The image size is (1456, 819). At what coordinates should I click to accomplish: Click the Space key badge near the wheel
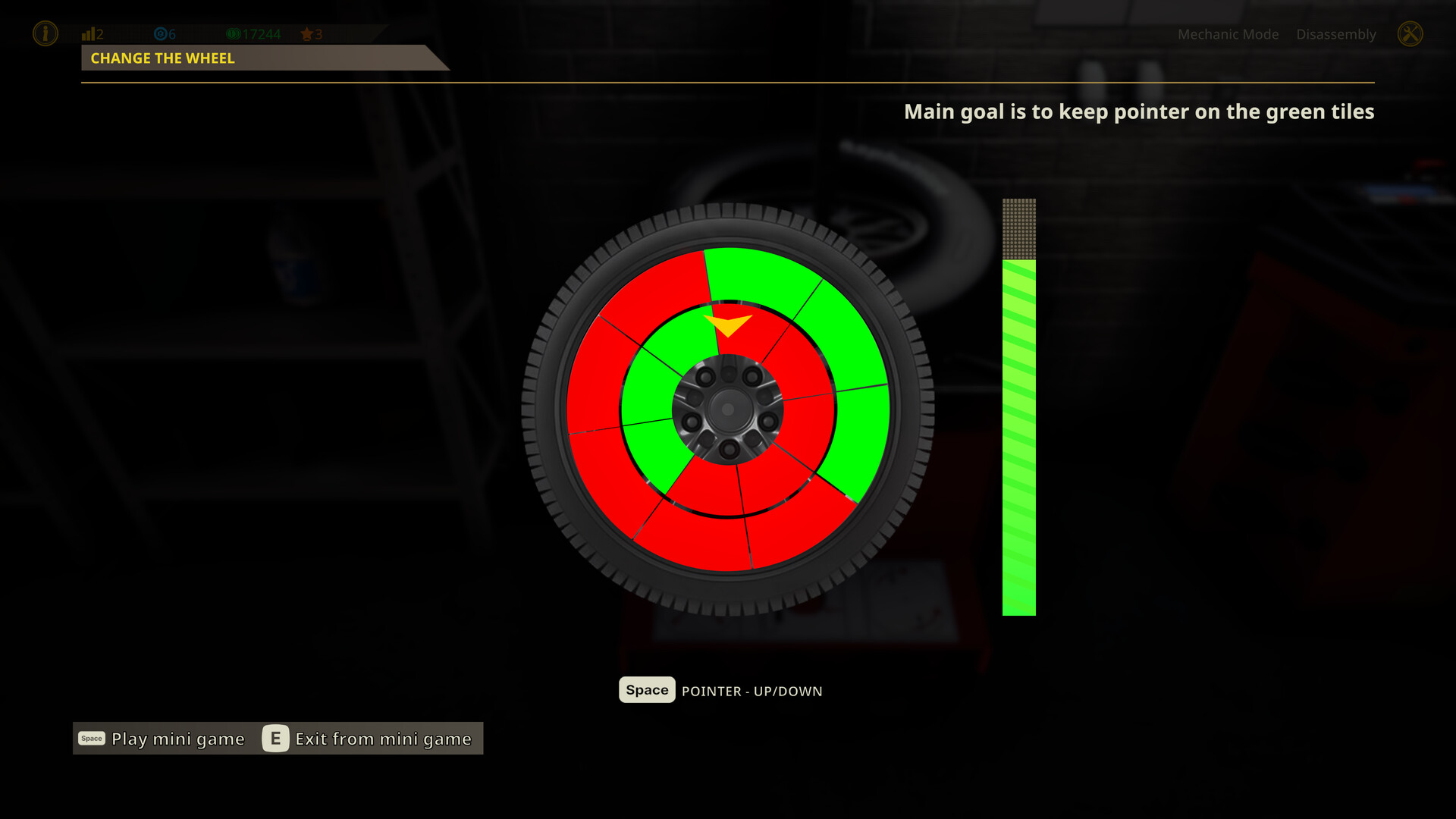pyautogui.click(x=646, y=690)
